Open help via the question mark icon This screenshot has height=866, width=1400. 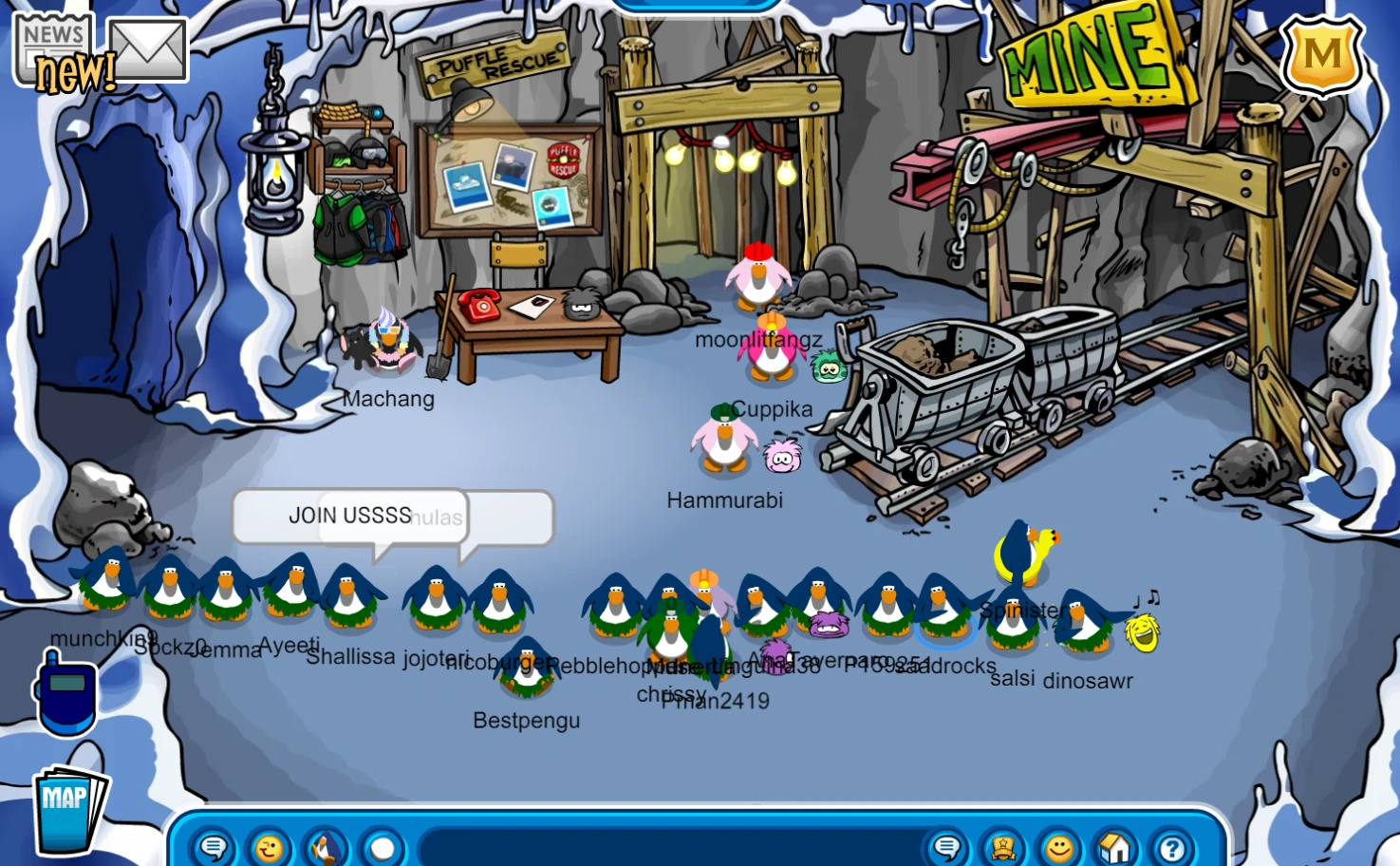point(1170,848)
